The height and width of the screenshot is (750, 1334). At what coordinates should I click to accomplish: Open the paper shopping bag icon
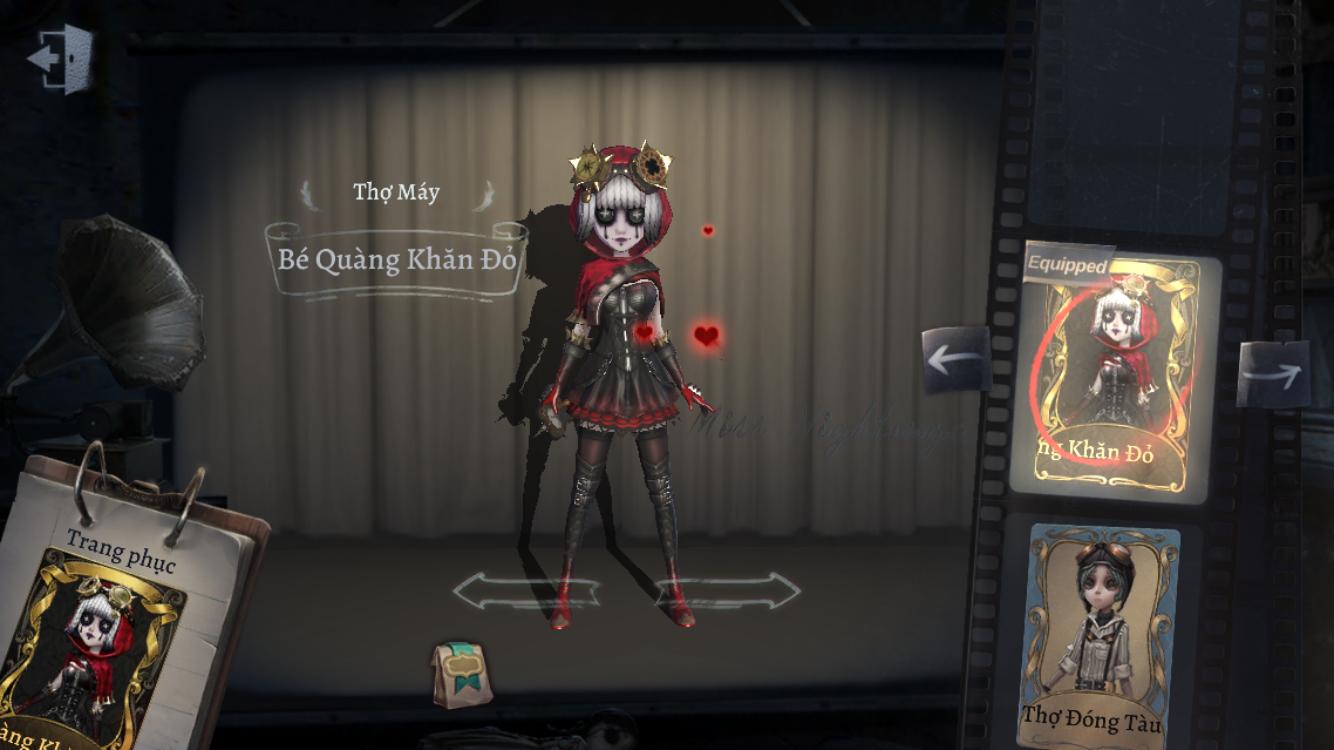pos(462,675)
